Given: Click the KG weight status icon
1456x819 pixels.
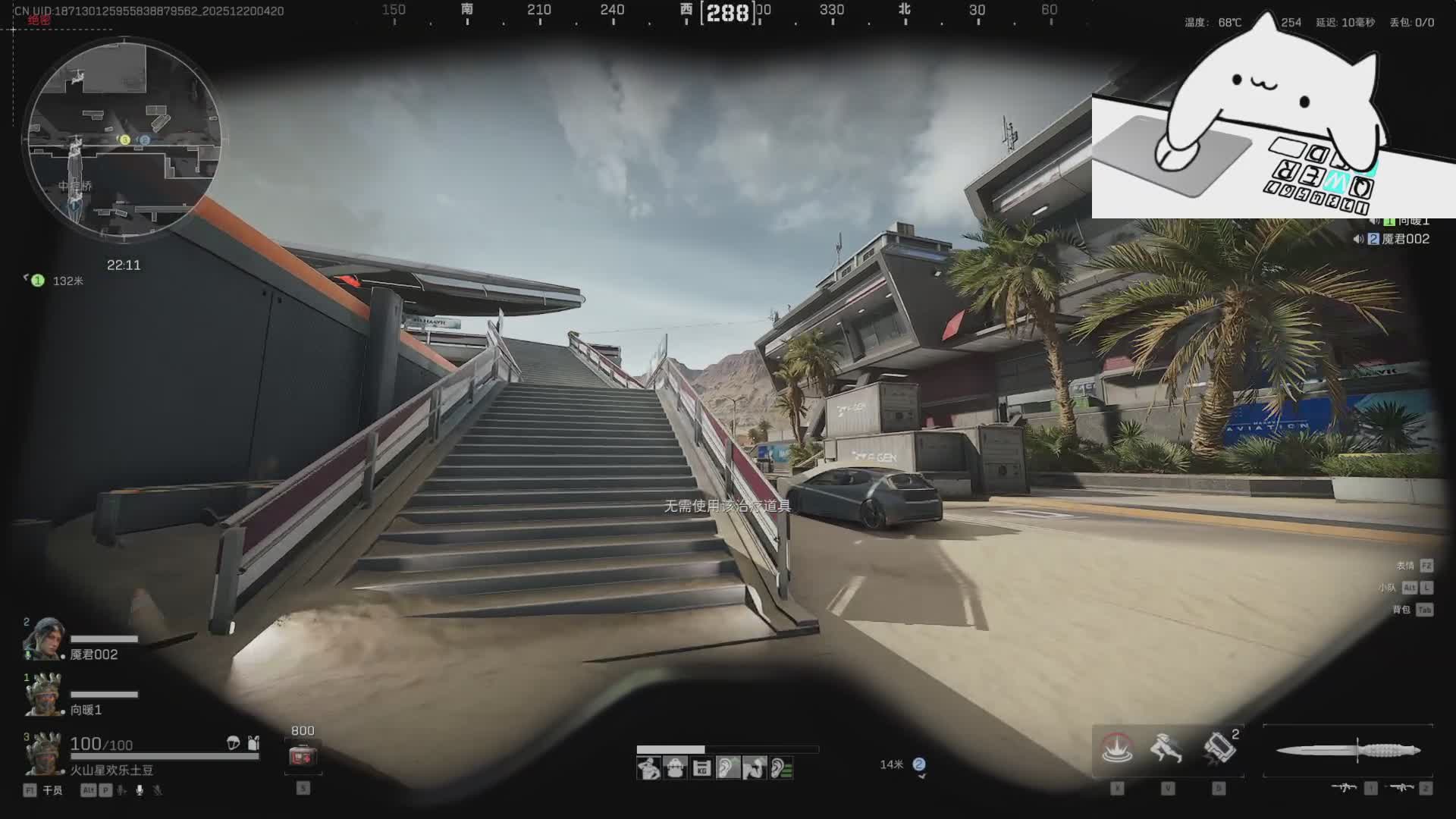Looking at the screenshot, I should pos(701,768).
